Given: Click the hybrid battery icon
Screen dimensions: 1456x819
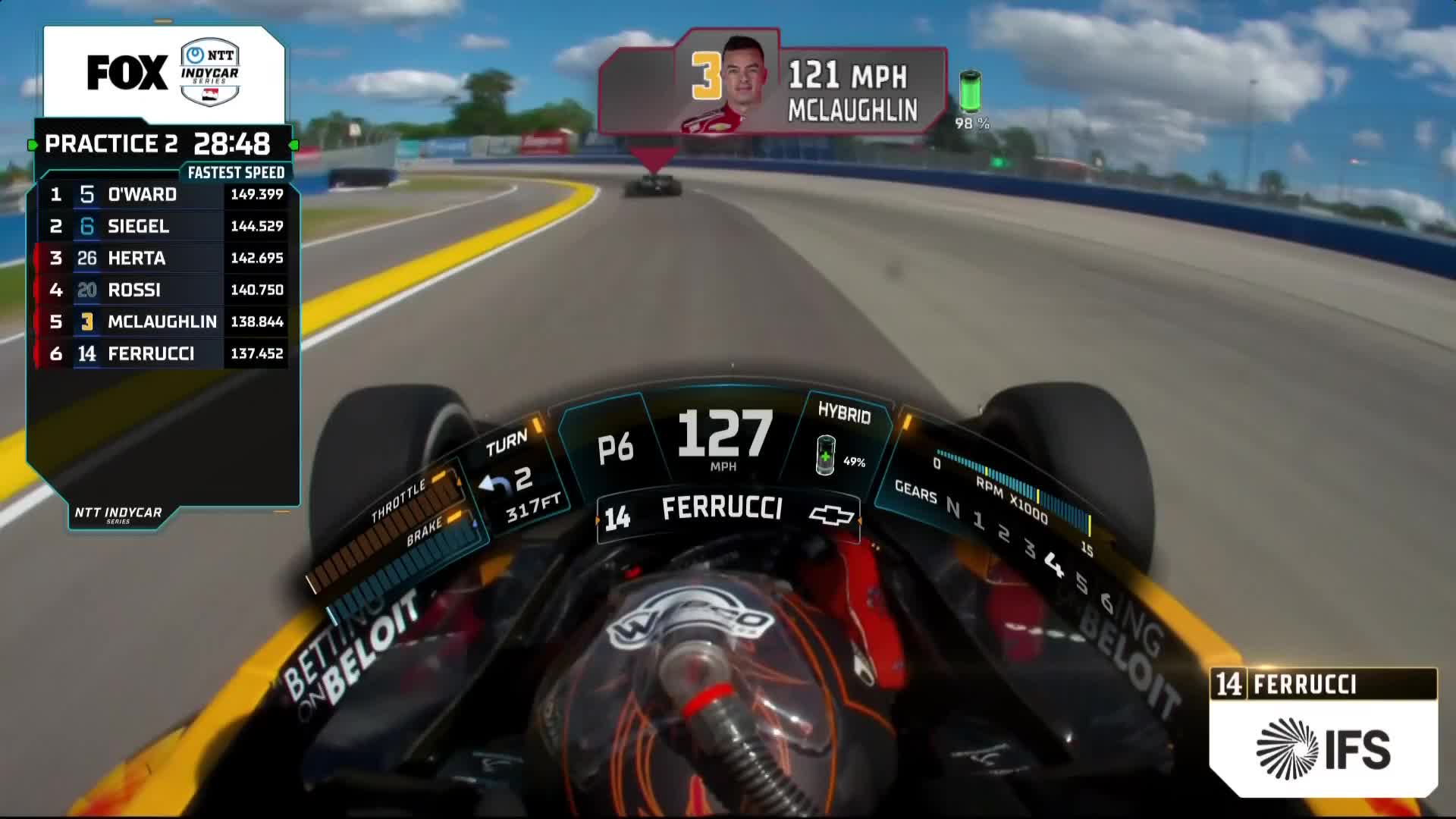Looking at the screenshot, I should tap(825, 456).
